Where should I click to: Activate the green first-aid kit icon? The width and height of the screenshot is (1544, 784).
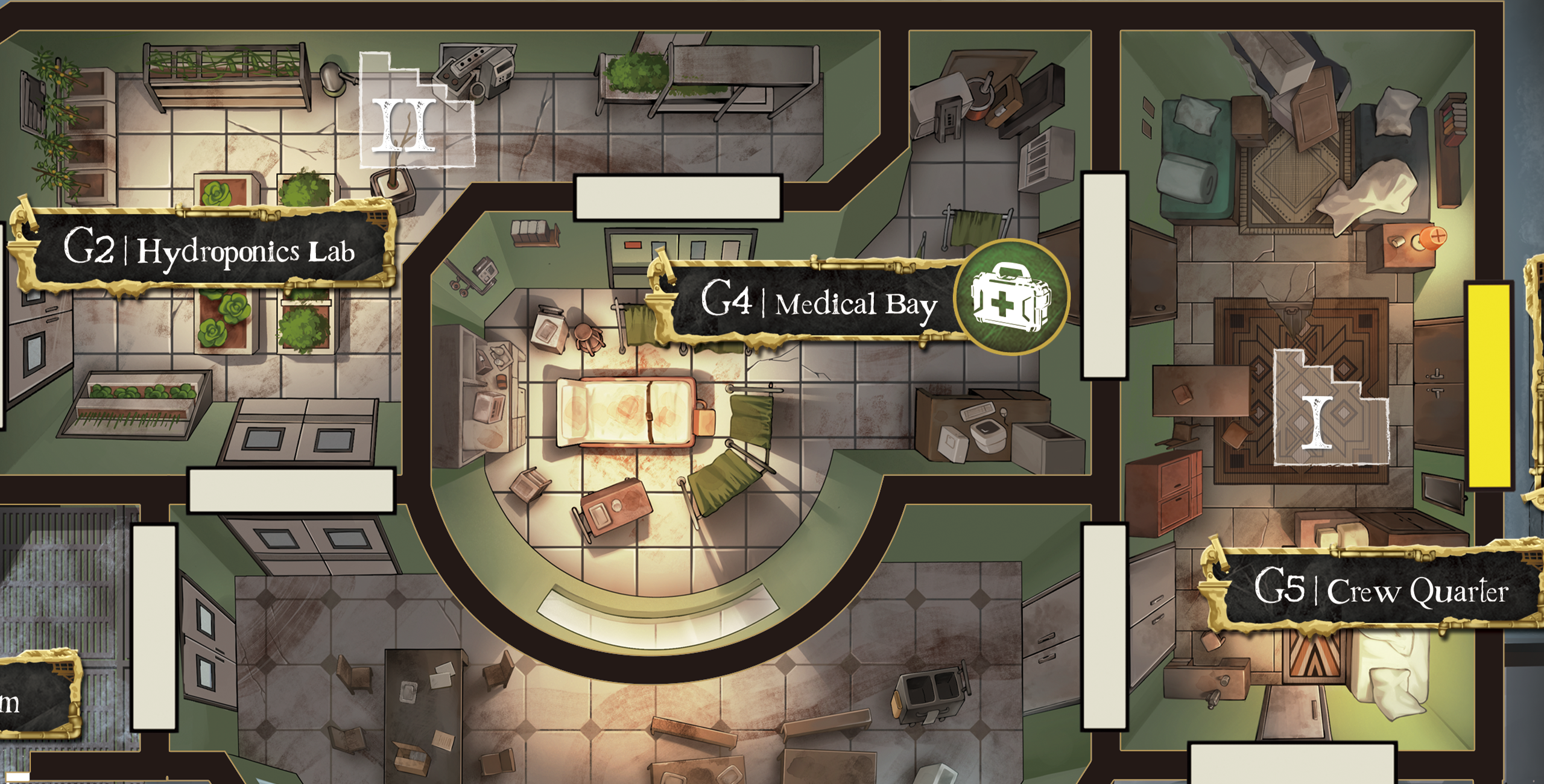point(1011,298)
